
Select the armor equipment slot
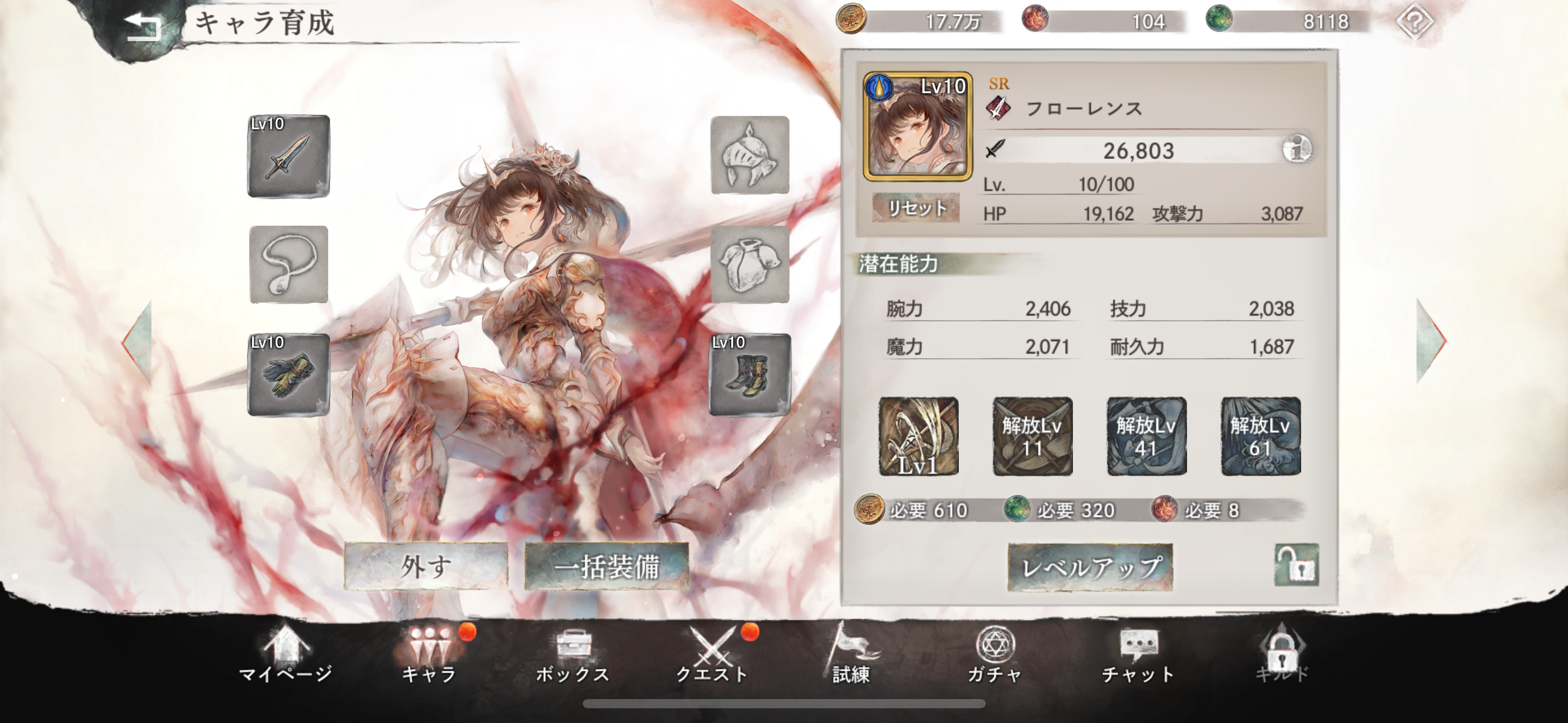point(750,267)
